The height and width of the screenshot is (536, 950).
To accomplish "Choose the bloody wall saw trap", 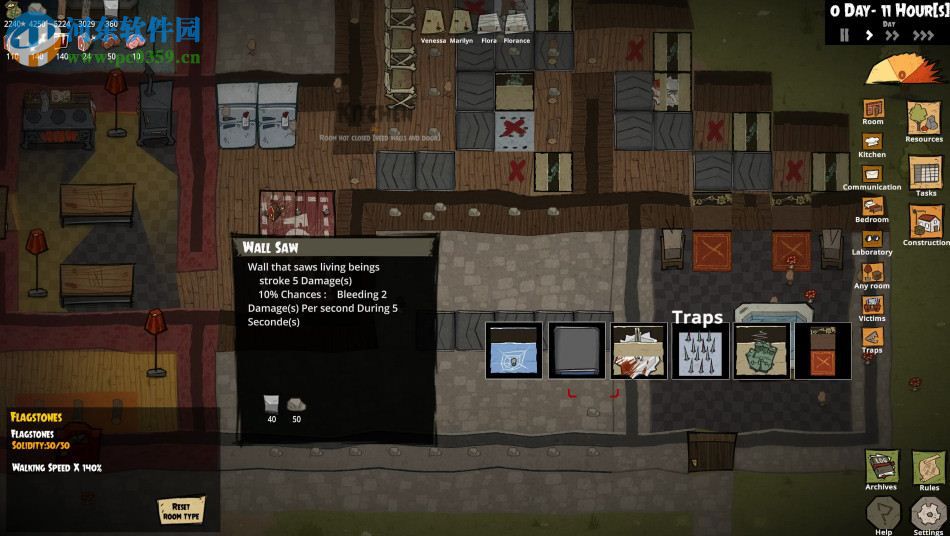I will (638, 351).
